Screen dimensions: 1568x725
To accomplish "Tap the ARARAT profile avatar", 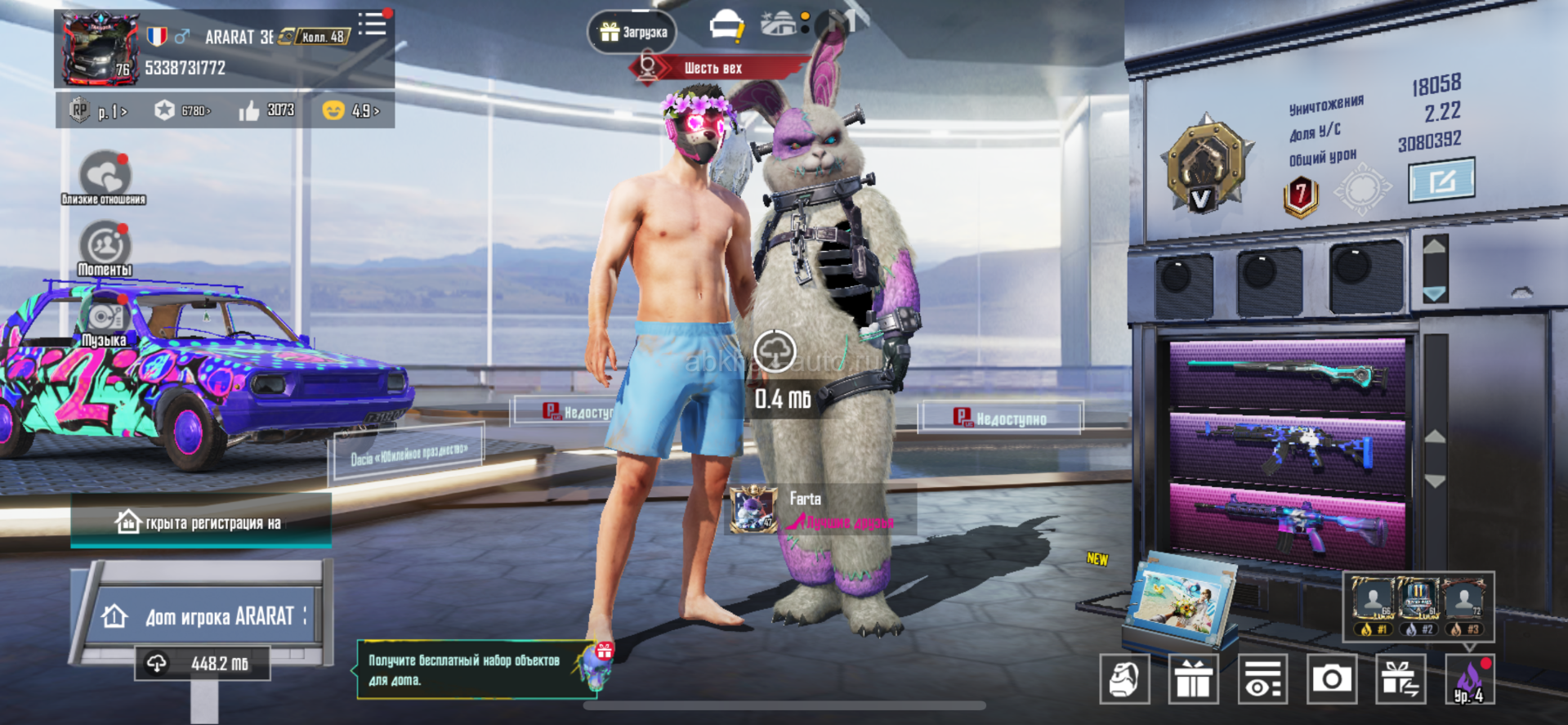I will click(x=101, y=49).
